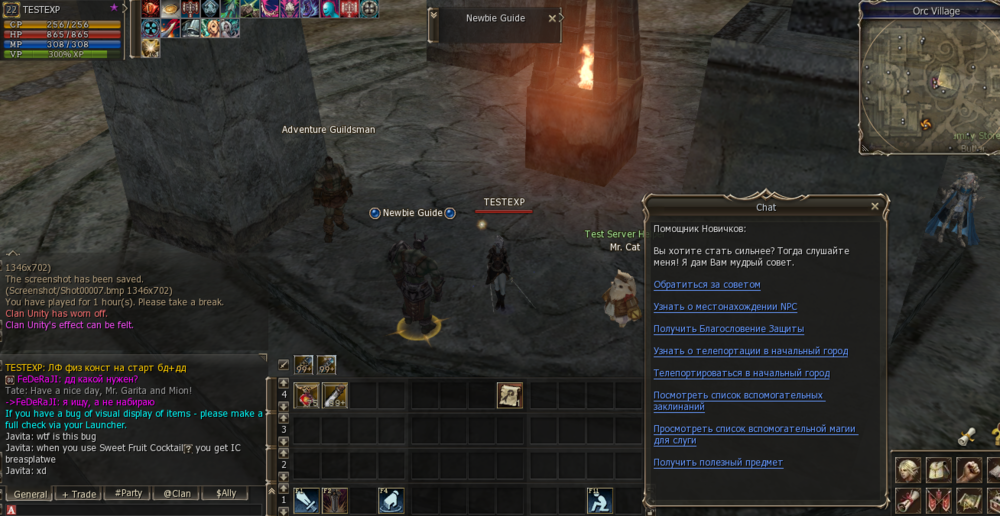Use the F11 sitting action slot
1000x516 pixels.
point(600,500)
